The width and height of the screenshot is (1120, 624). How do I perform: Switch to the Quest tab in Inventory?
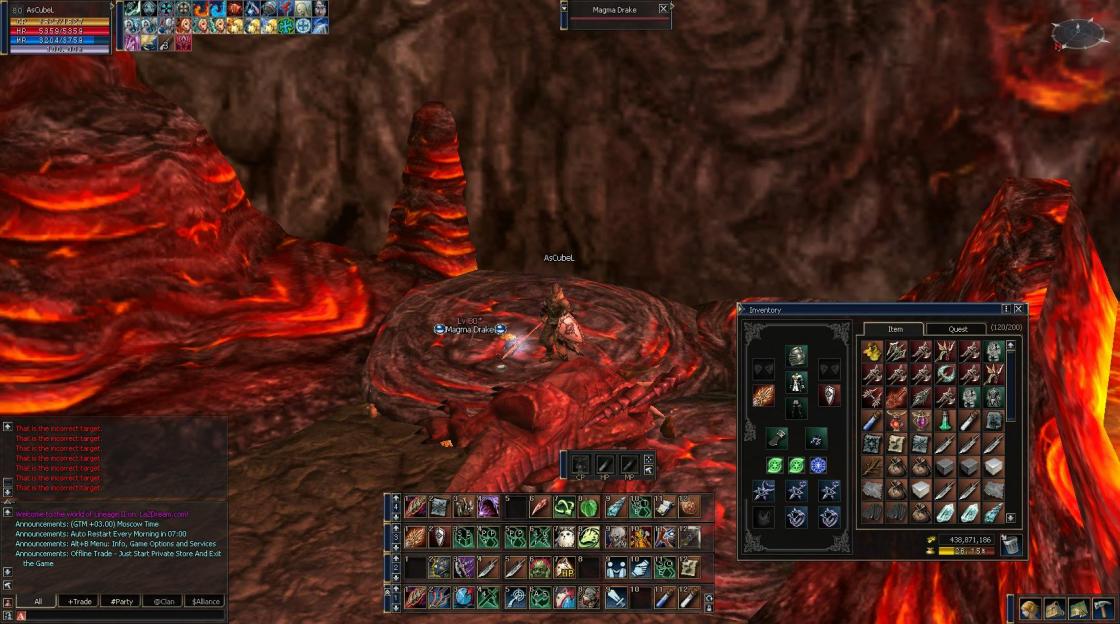tap(957, 329)
